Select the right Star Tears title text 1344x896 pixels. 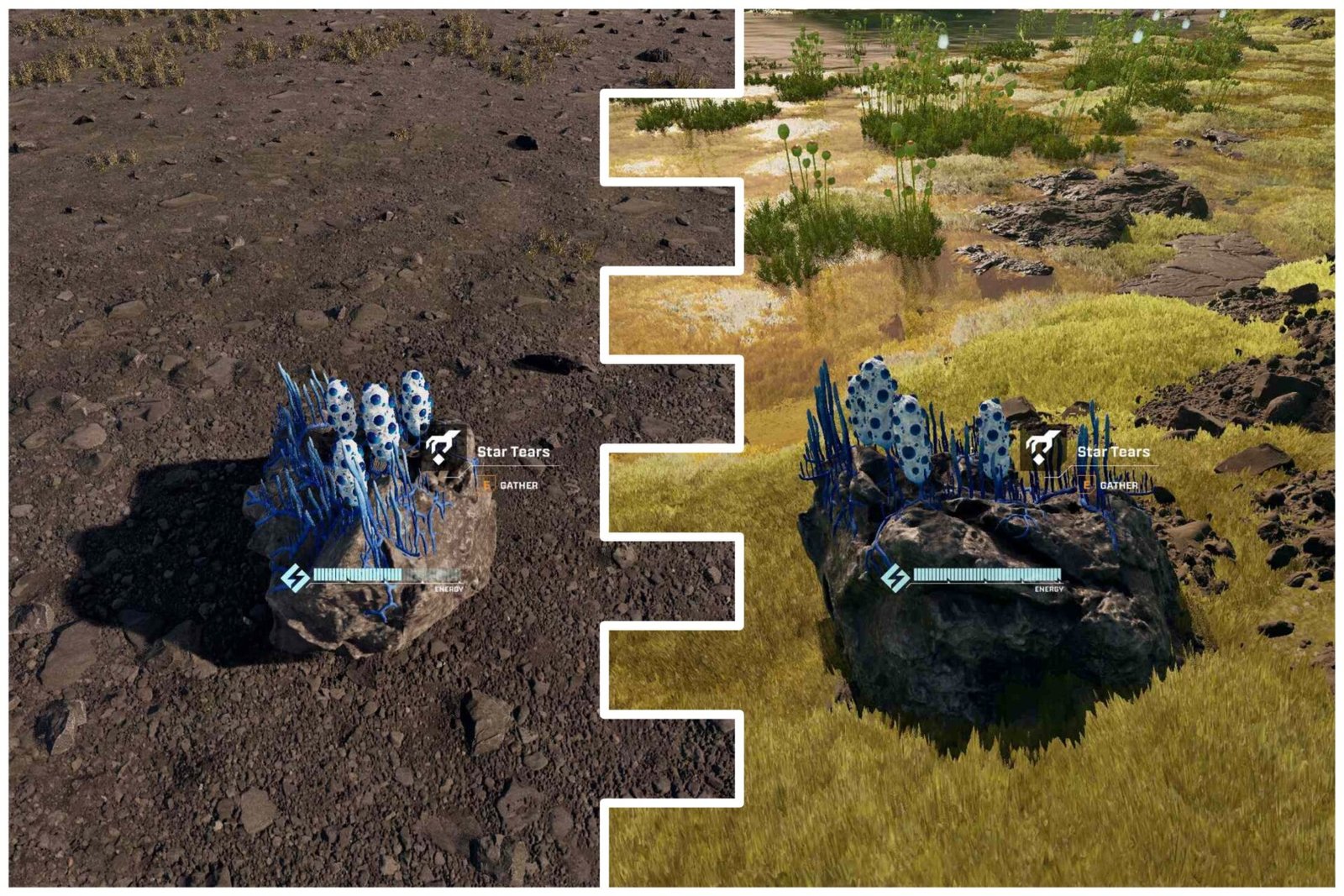coord(1114,452)
